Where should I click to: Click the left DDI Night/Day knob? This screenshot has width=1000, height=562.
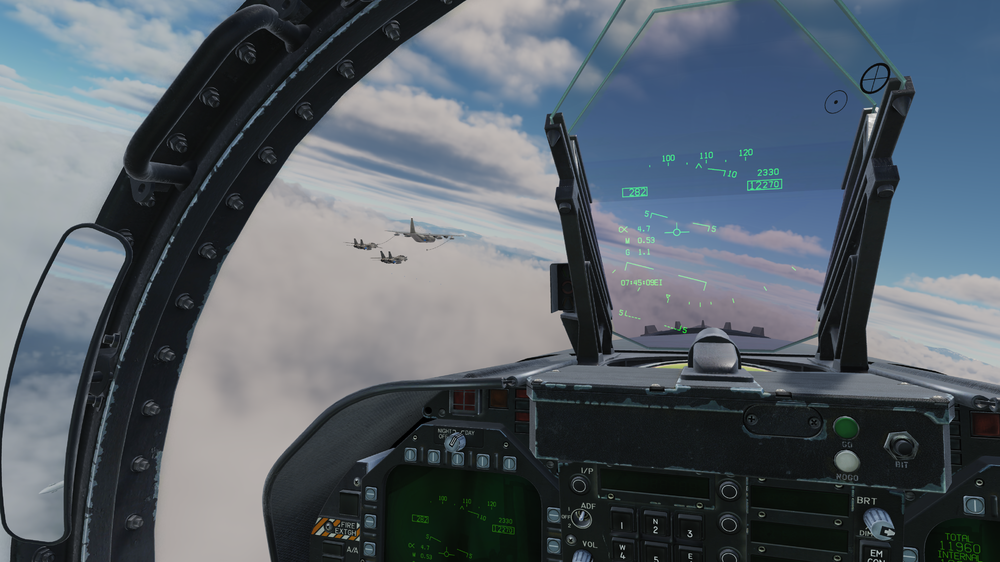(x=456, y=440)
